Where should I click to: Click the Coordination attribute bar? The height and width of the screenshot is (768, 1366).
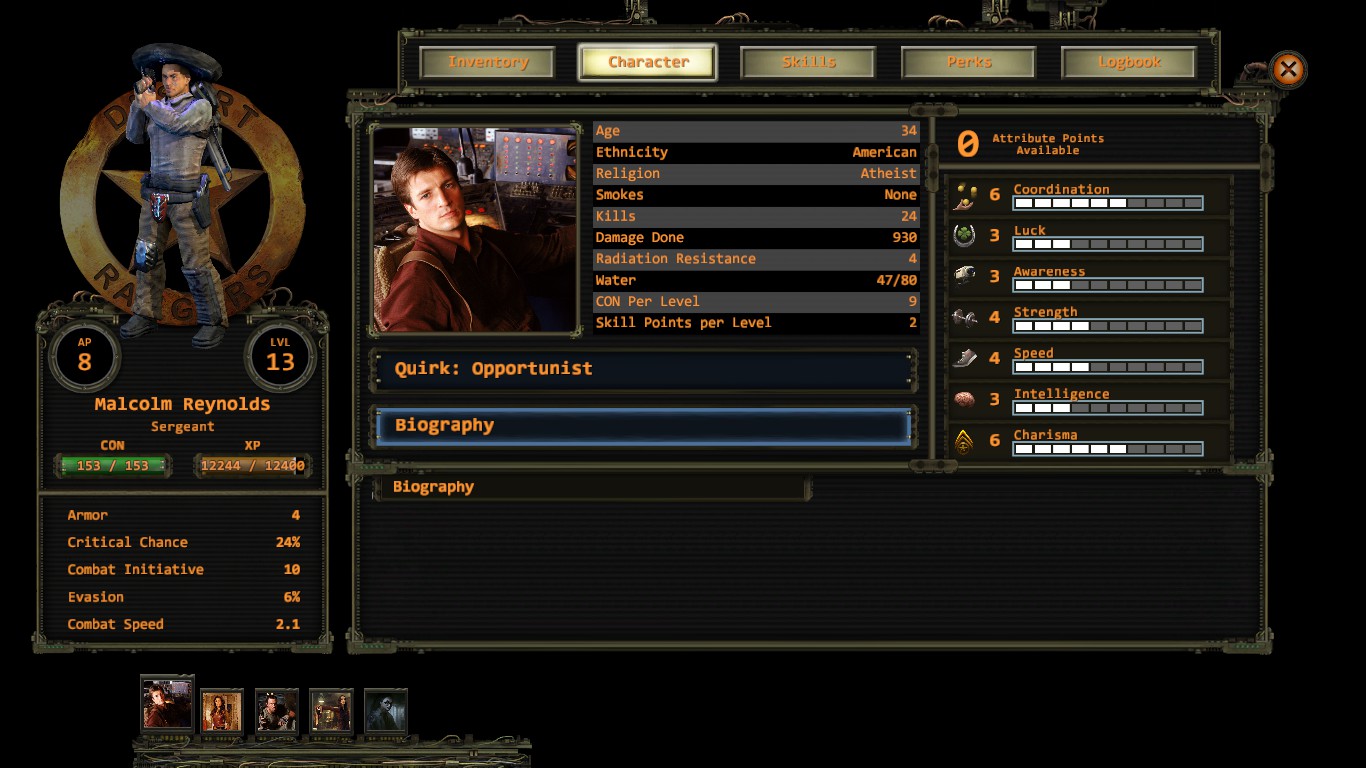click(1107, 203)
